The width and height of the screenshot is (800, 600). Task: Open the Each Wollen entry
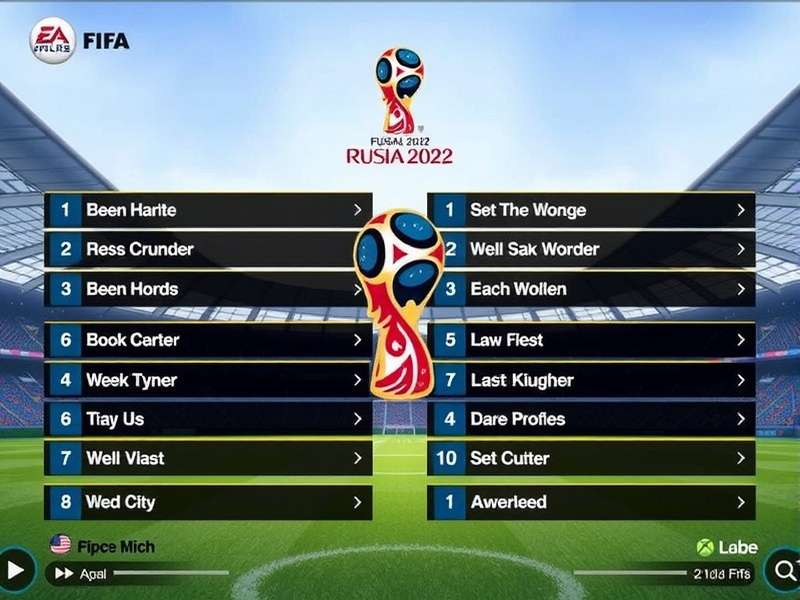tap(592, 289)
